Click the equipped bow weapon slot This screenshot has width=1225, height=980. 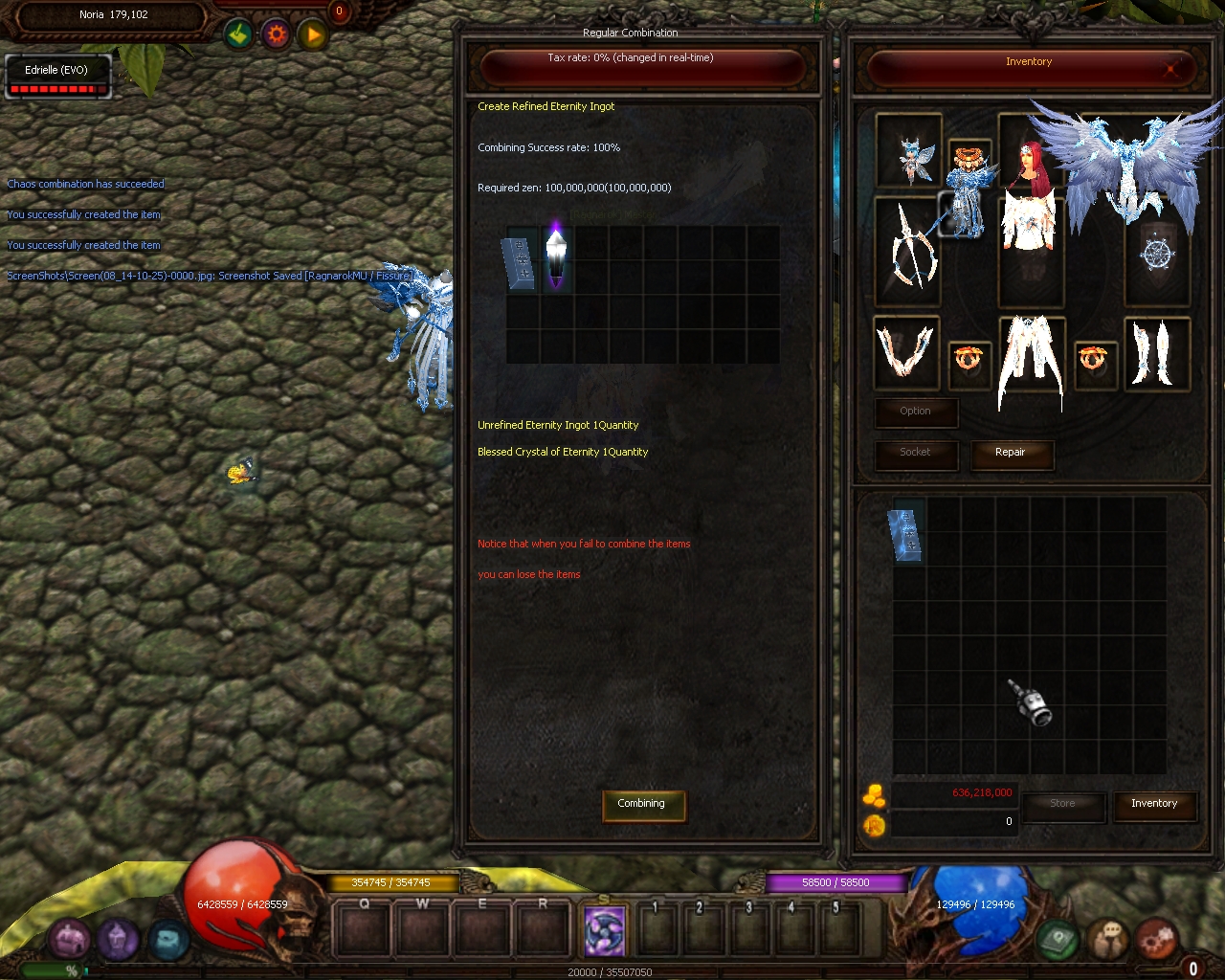pos(907,249)
